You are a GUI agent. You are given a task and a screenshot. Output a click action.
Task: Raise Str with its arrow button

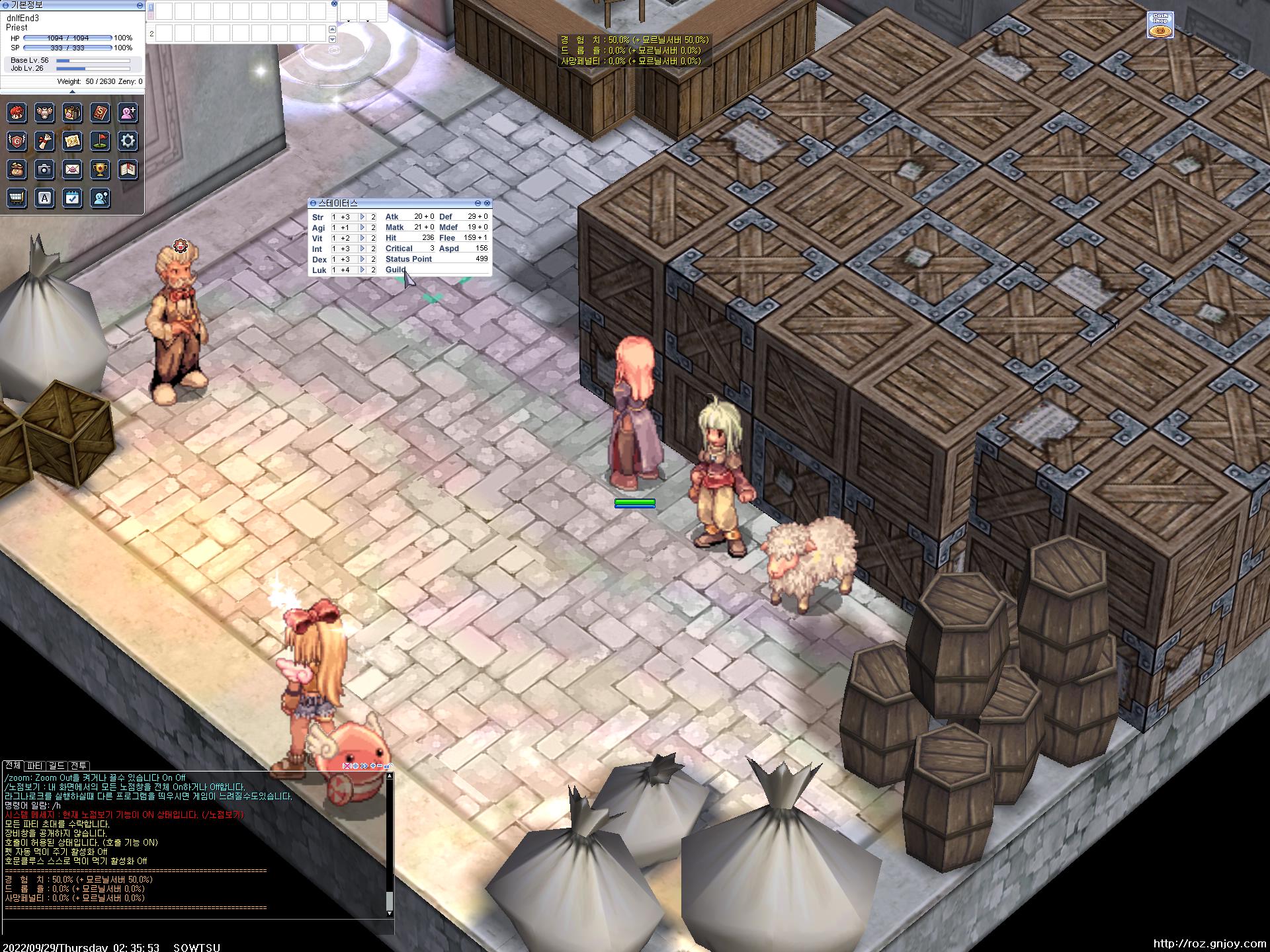[362, 217]
